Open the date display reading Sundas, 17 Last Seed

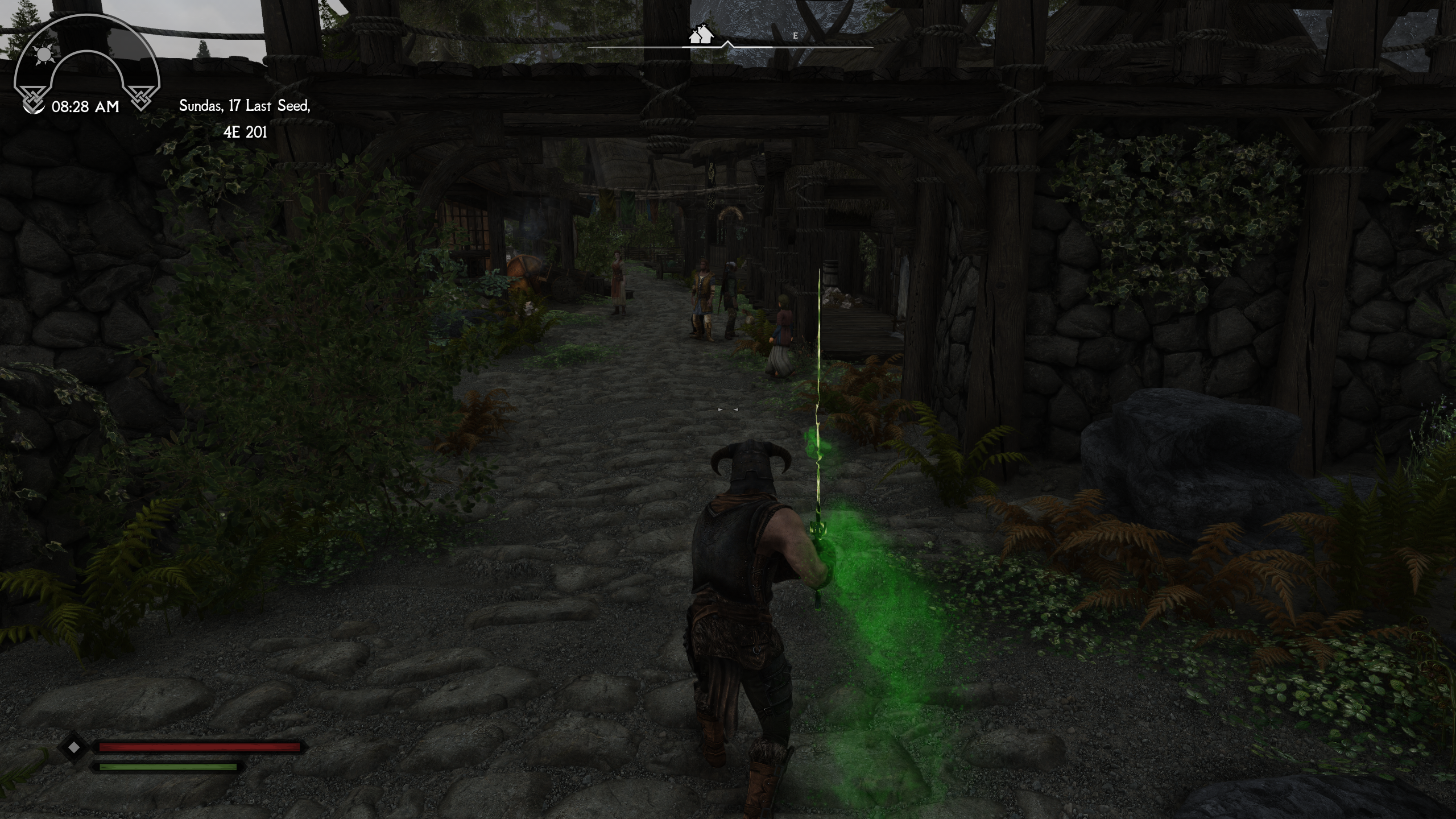pyautogui.click(x=245, y=105)
